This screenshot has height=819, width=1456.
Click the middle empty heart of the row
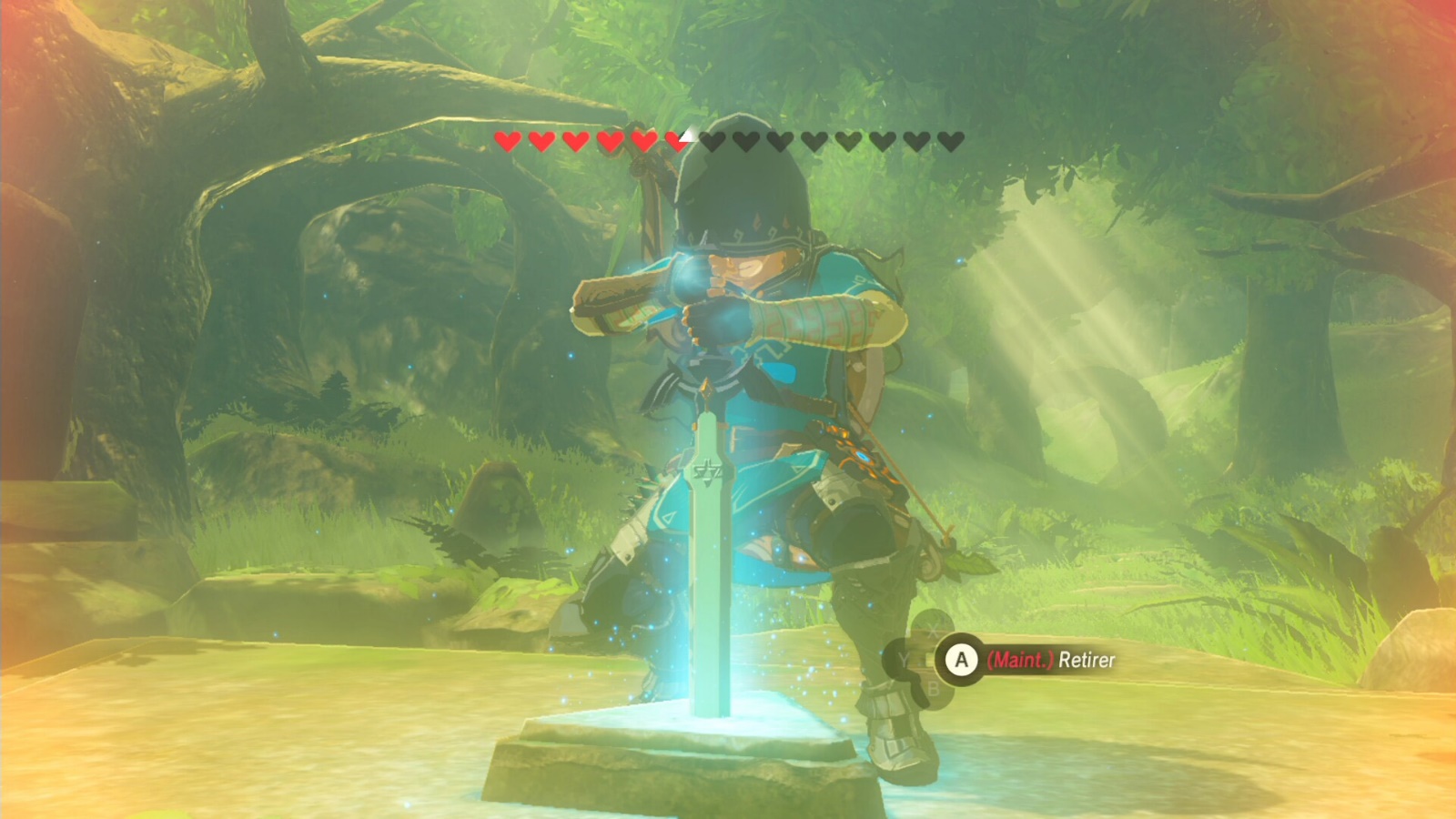(814, 142)
